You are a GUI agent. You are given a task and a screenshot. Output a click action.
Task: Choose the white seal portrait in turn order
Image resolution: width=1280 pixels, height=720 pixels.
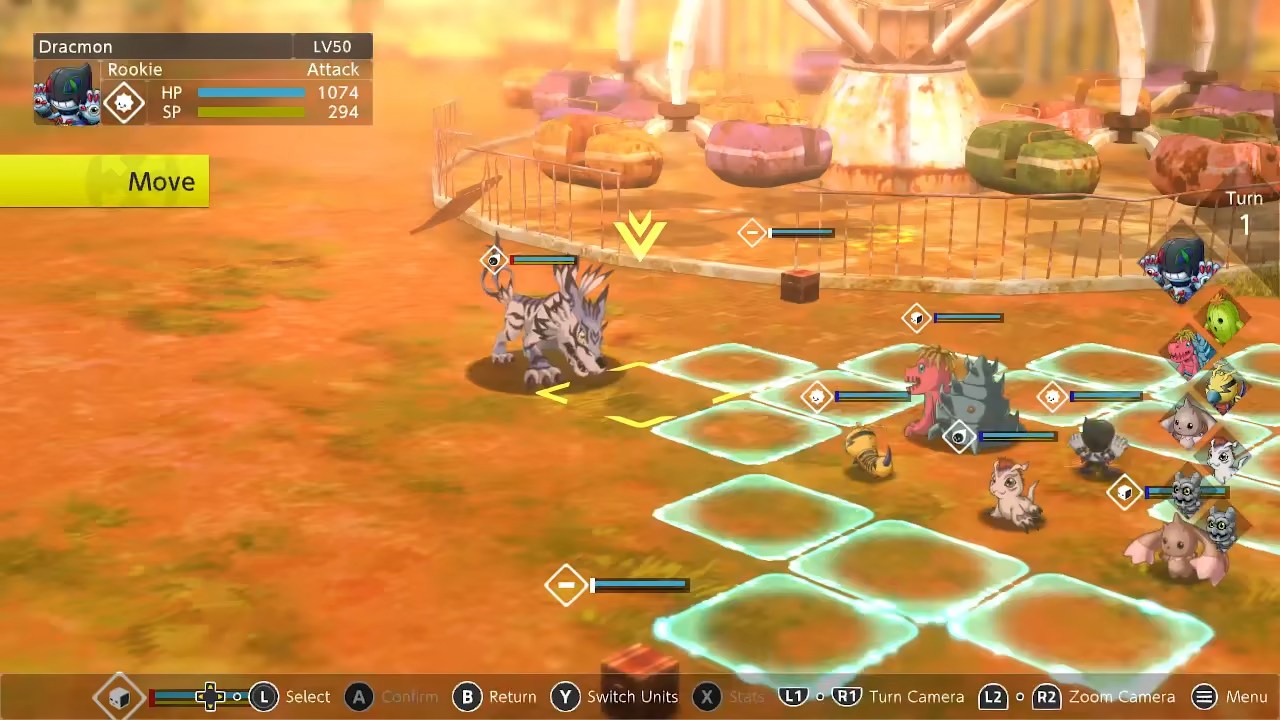[1224, 458]
